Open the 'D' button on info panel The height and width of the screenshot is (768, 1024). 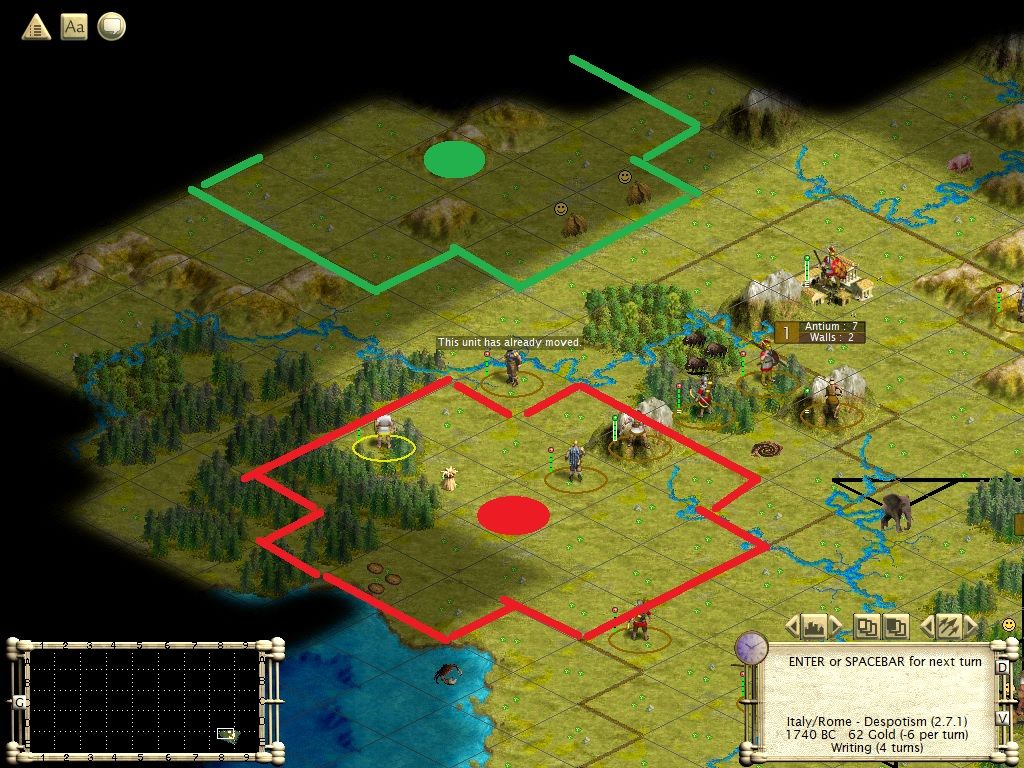1002,663
